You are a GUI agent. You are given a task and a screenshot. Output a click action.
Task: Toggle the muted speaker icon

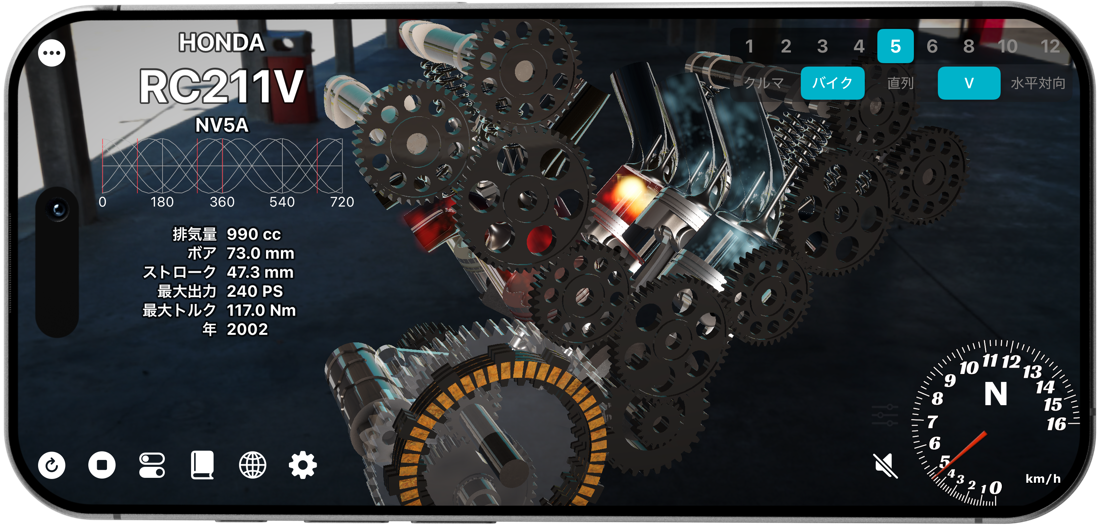click(884, 464)
